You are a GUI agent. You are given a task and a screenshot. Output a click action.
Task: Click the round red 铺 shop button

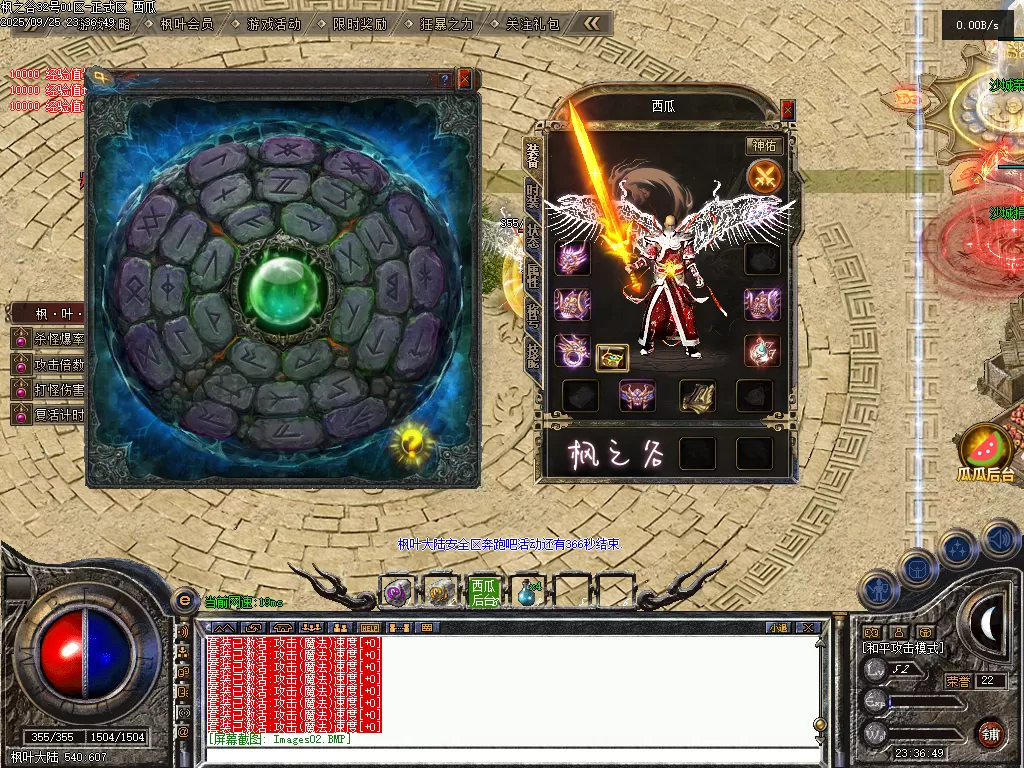point(990,733)
